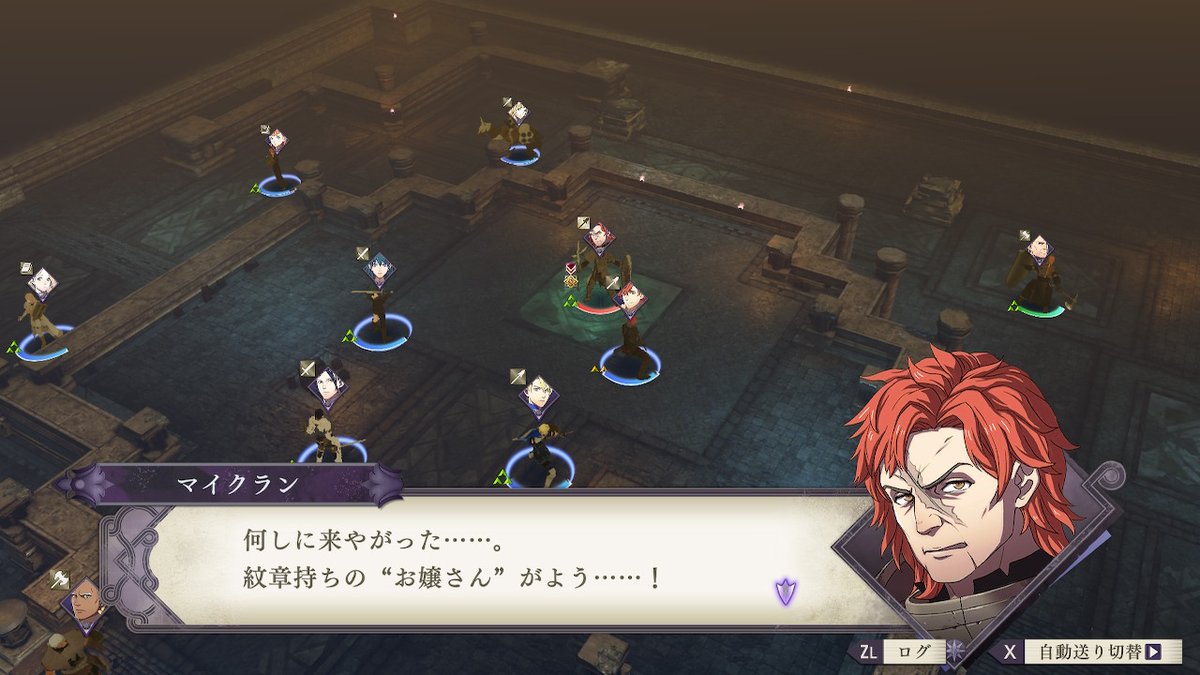This screenshot has height=675, width=1200.
Task: Click the purple continue arrow in dialogue
Action: [x=785, y=591]
